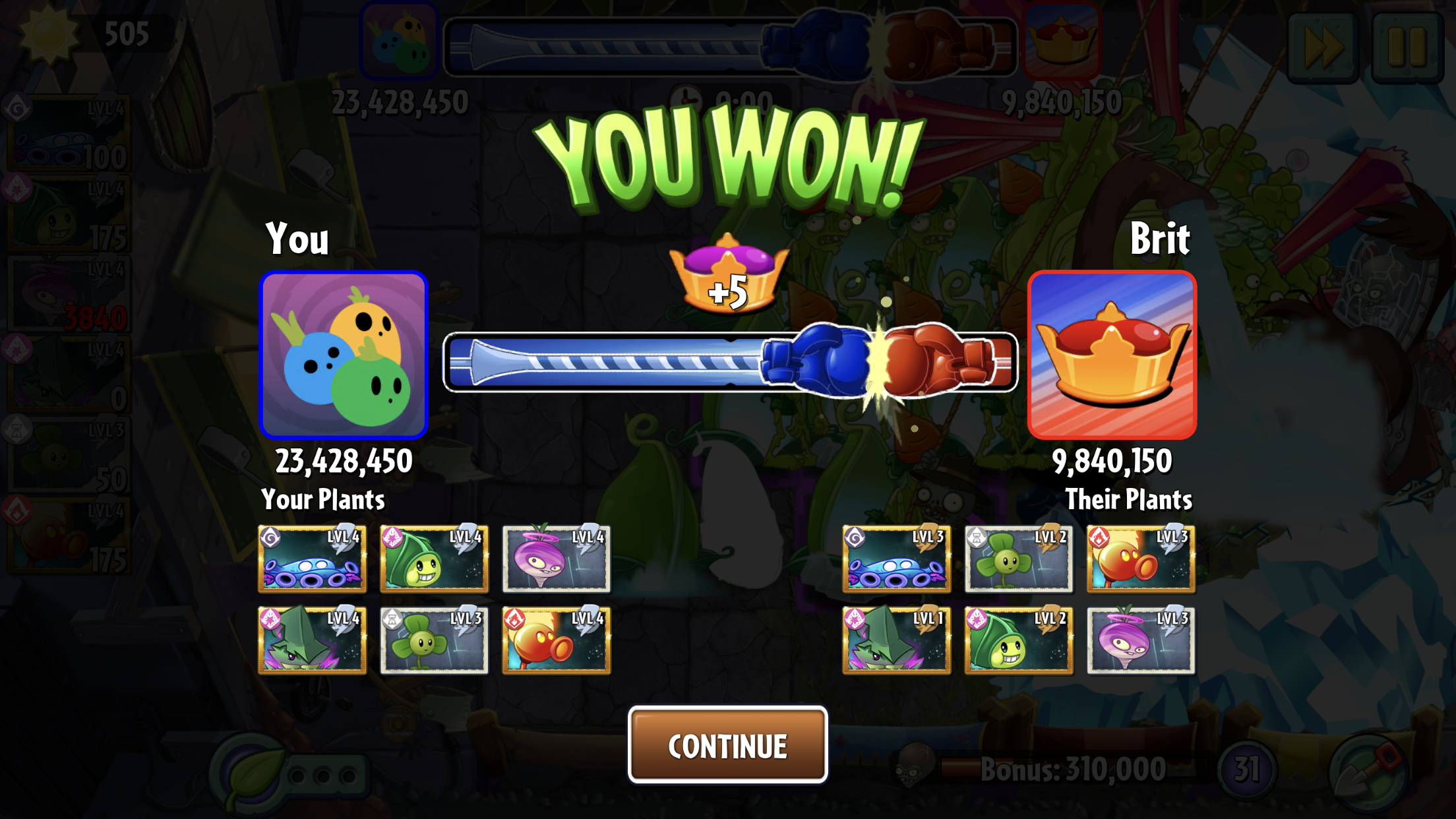Choose Brit's LVL 1 dark pointed-hood plant card

[x=896, y=640]
